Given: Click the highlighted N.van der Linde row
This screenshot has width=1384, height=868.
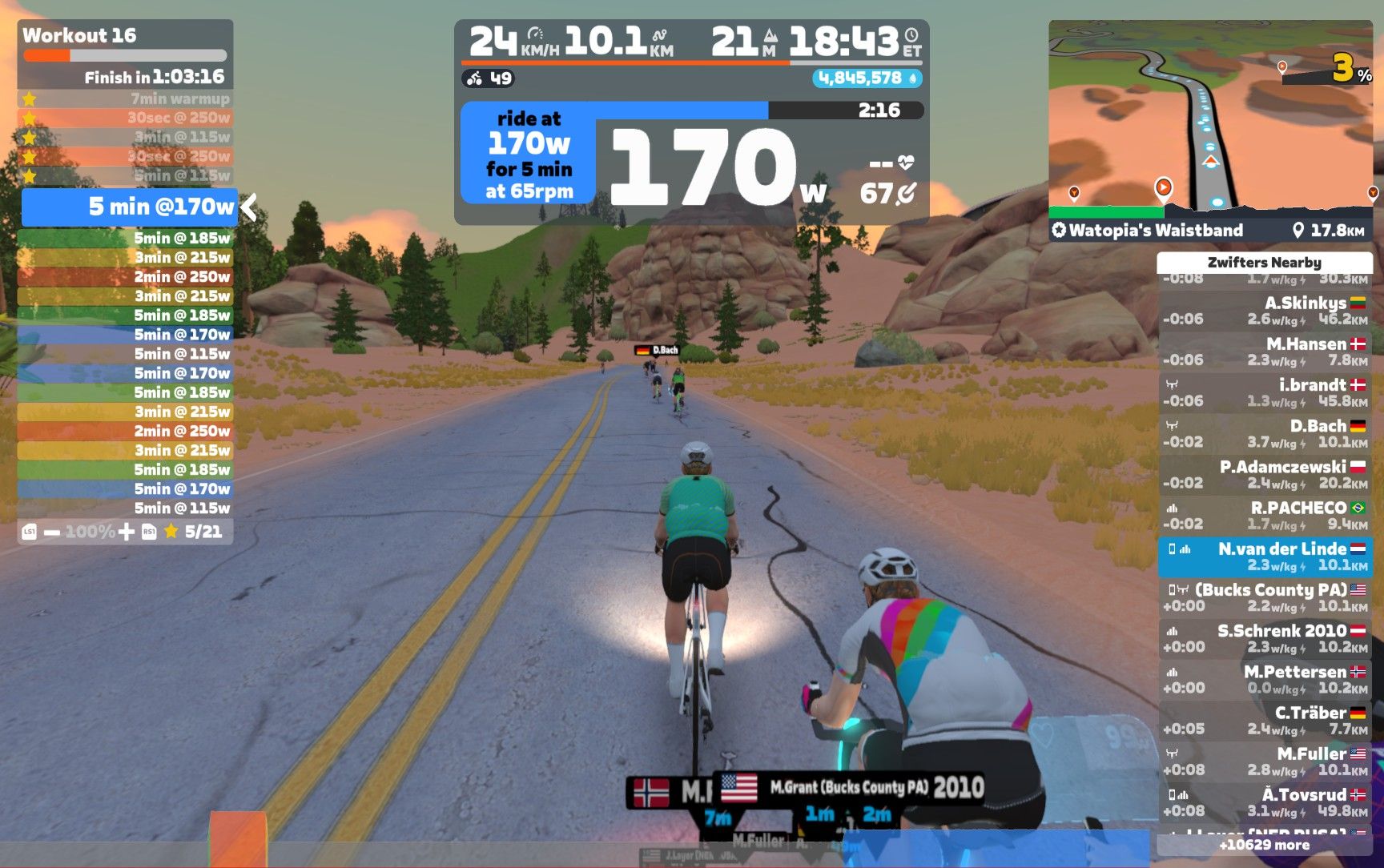Looking at the screenshot, I should tap(1265, 557).
